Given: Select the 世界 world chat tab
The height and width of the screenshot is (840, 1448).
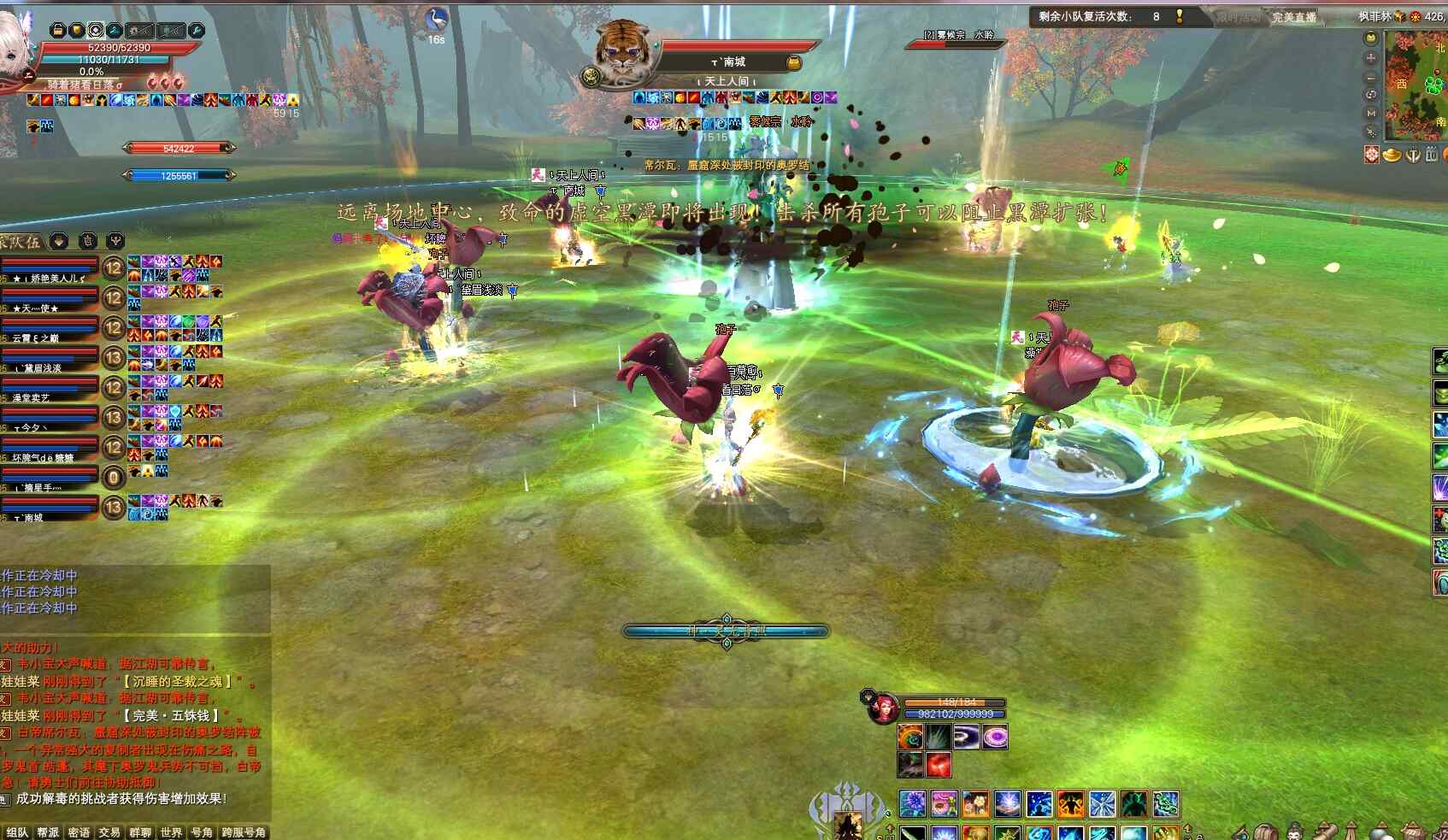Looking at the screenshot, I should coord(171,832).
